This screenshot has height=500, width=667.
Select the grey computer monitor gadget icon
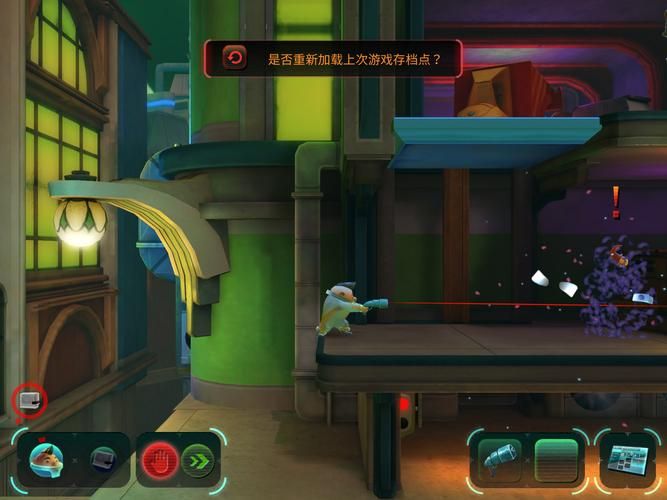pyautogui.click(x=104, y=460)
